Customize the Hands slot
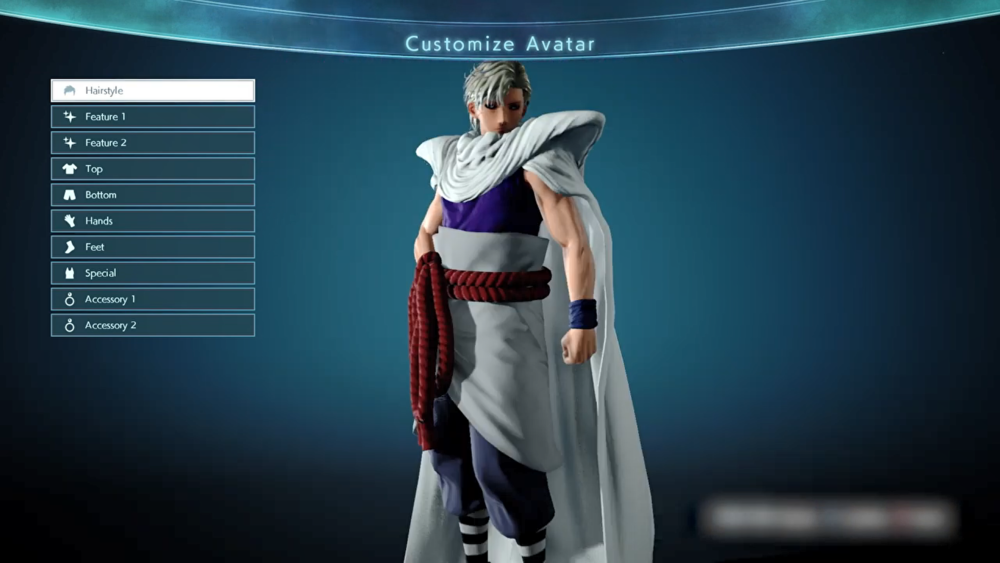 [x=153, y=221]
